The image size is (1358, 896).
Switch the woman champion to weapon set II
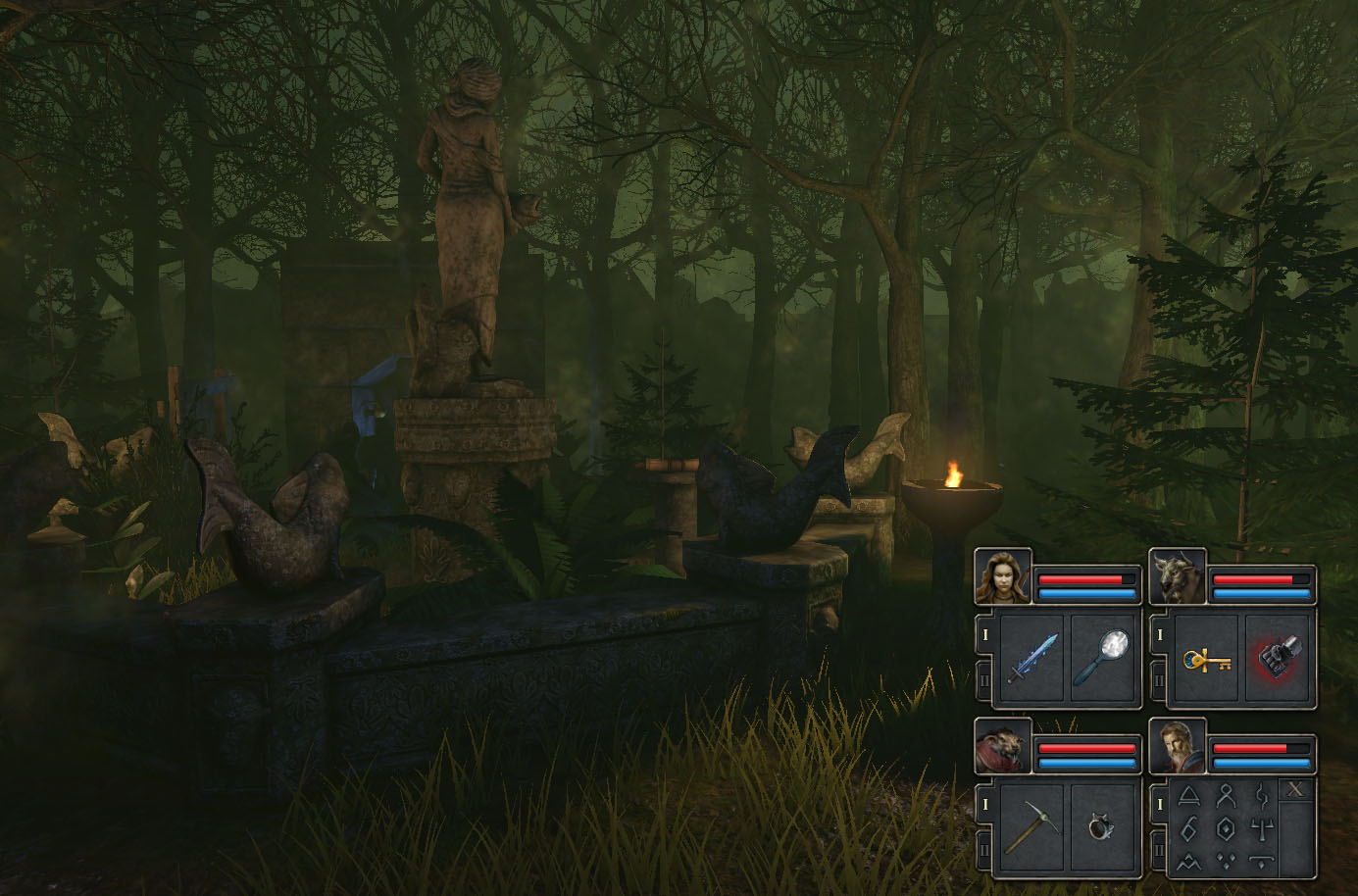984,677
